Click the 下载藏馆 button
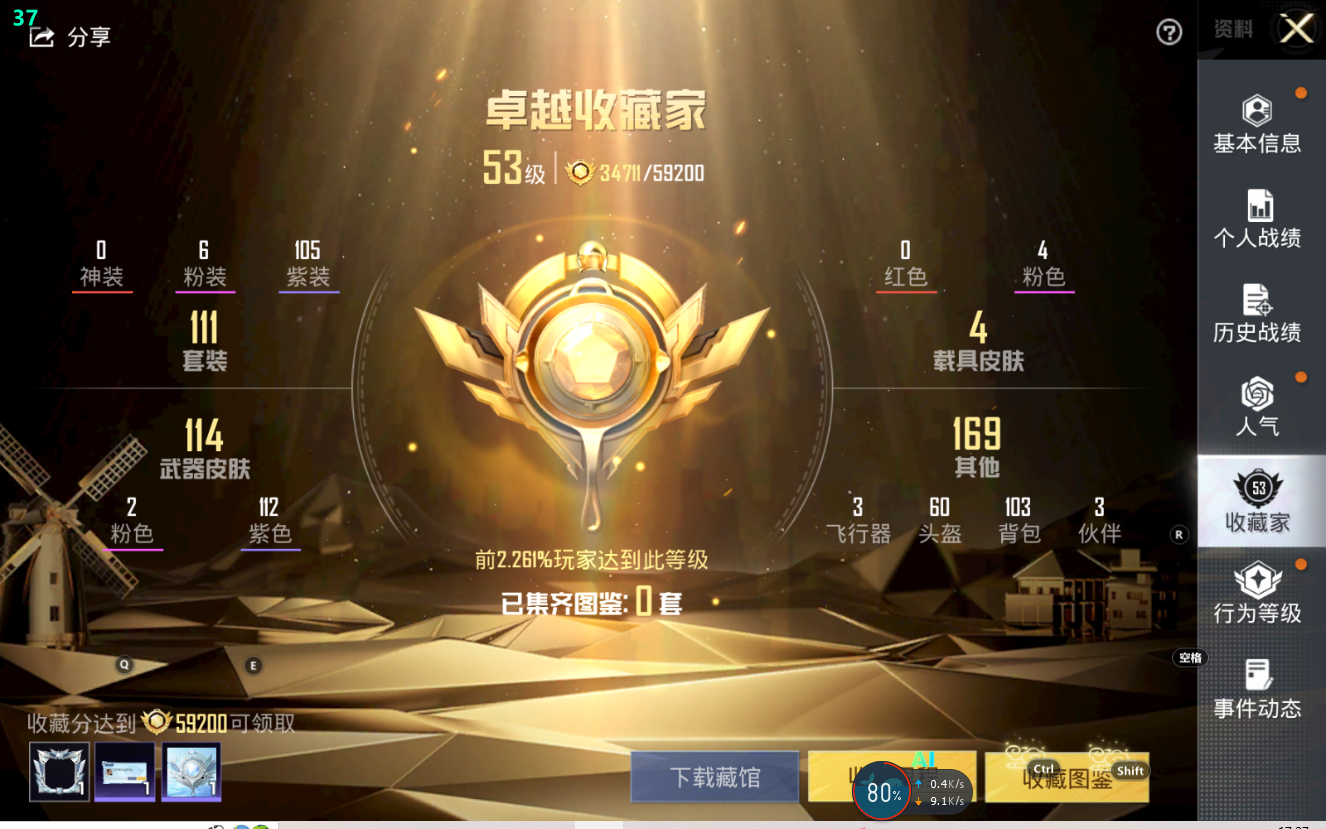The image size is (1326, 829). [714, 777]
